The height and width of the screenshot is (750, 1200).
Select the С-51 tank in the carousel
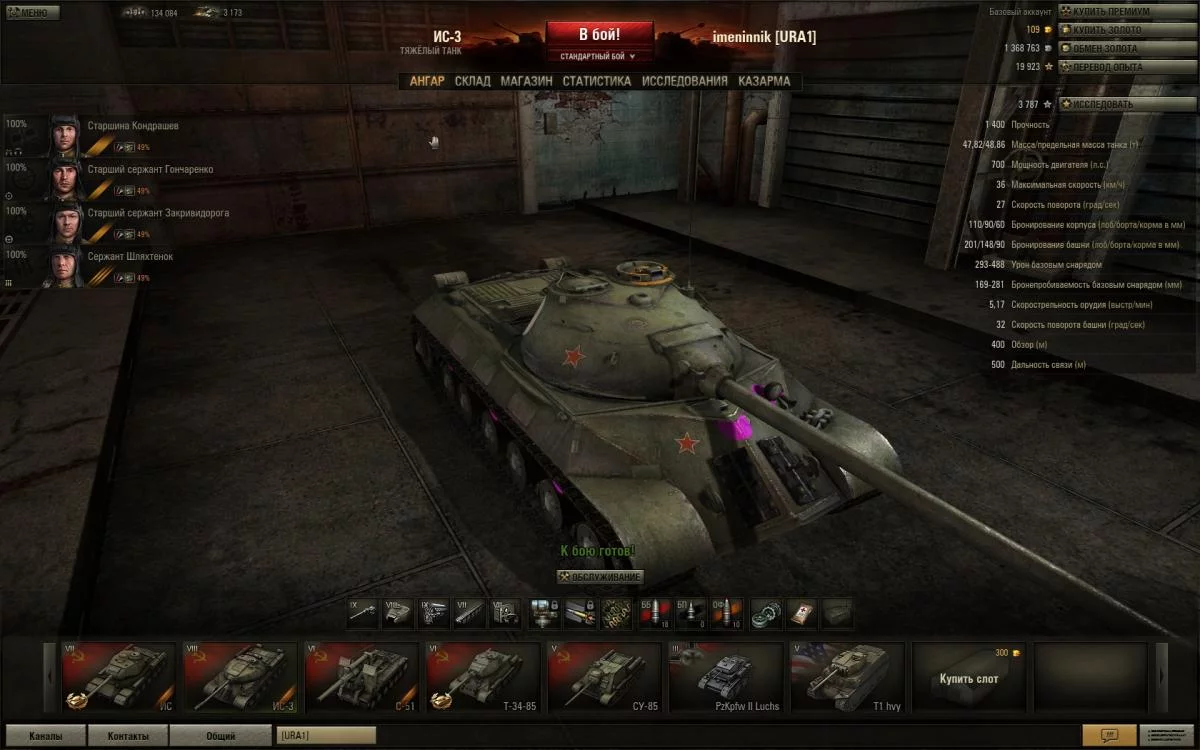tap(360, 676)
